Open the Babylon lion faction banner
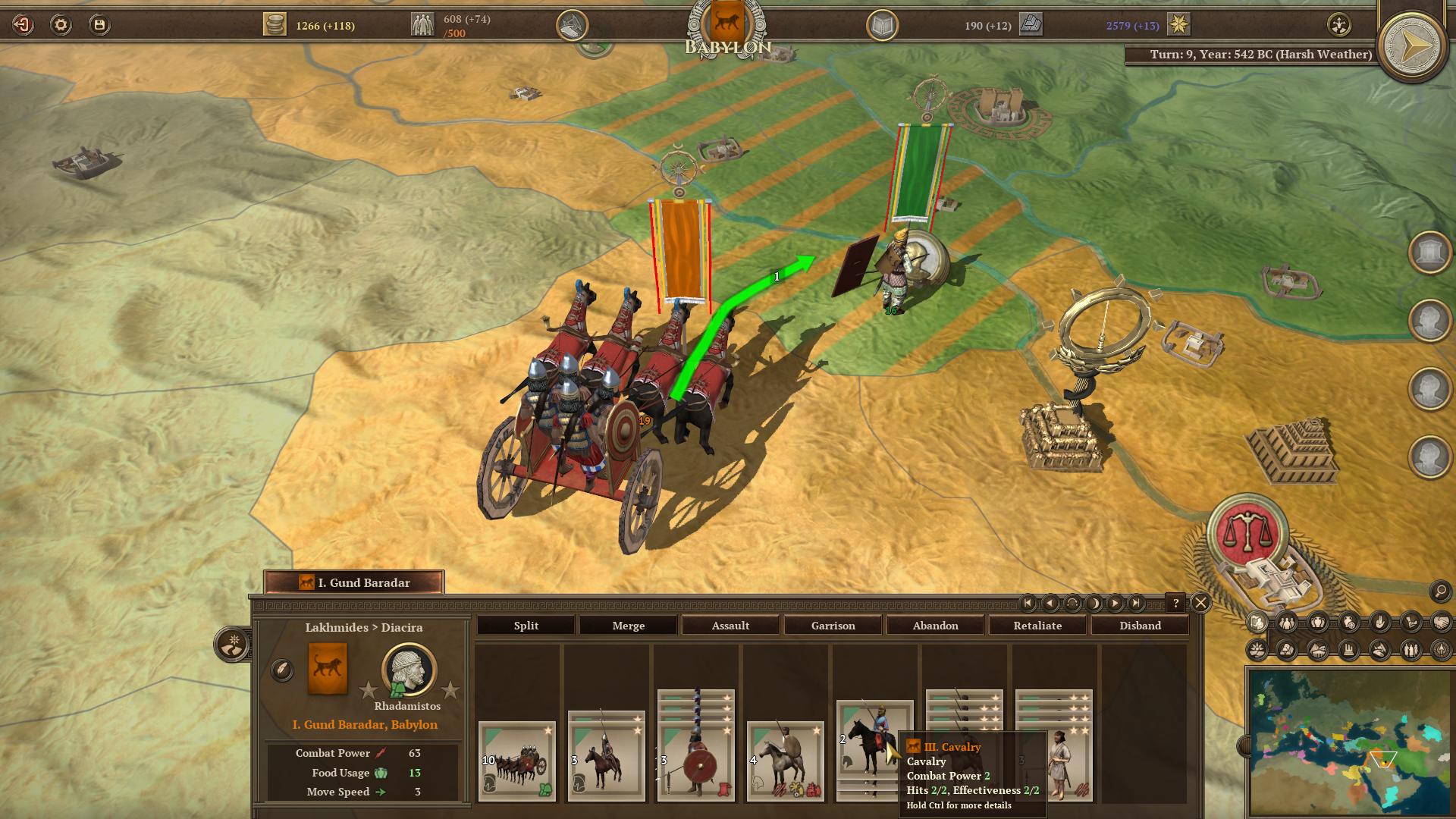 coord(726,23)
